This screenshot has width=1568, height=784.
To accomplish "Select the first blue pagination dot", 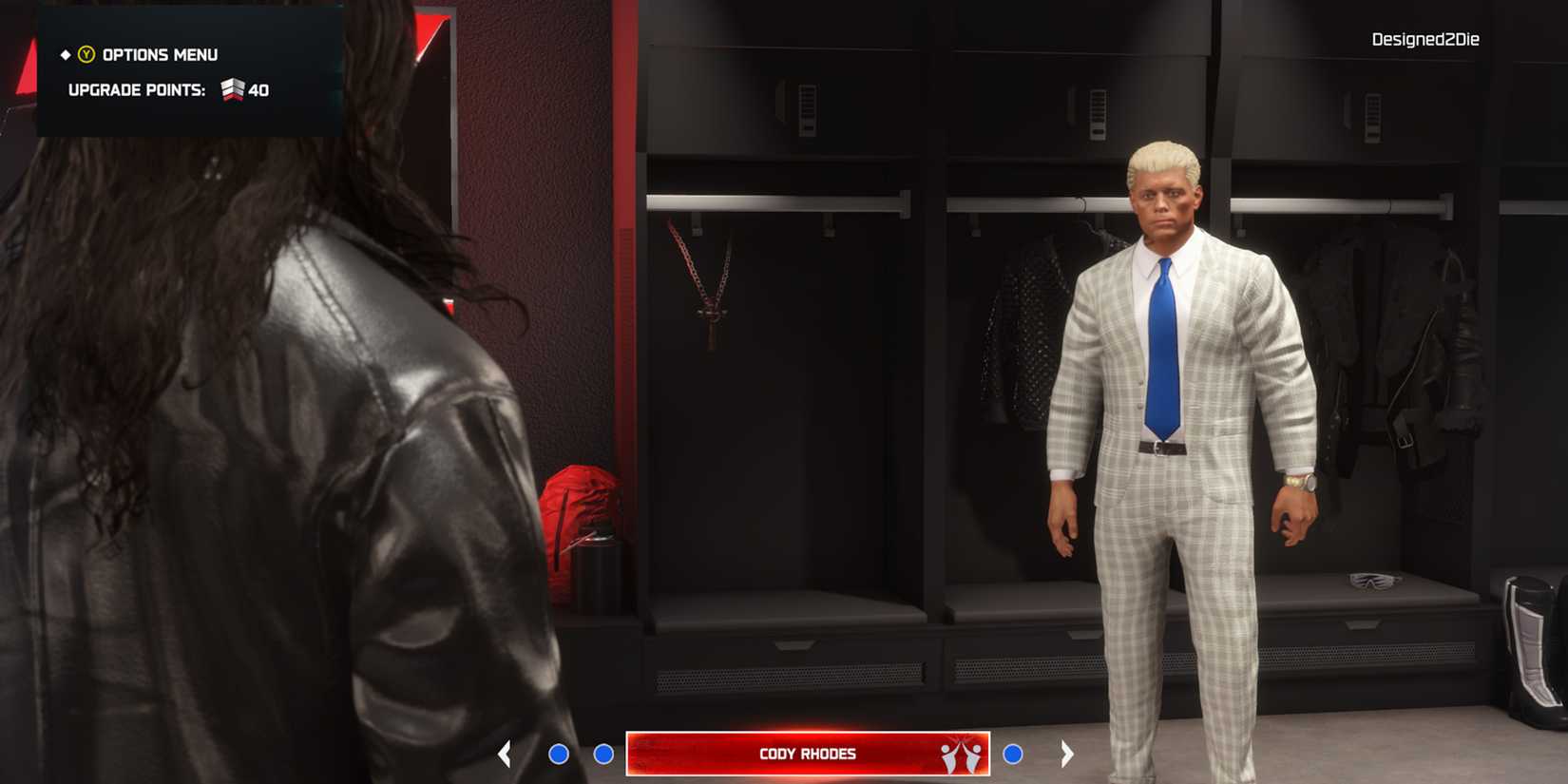I will pyautogui.click(x=558, y=753).
